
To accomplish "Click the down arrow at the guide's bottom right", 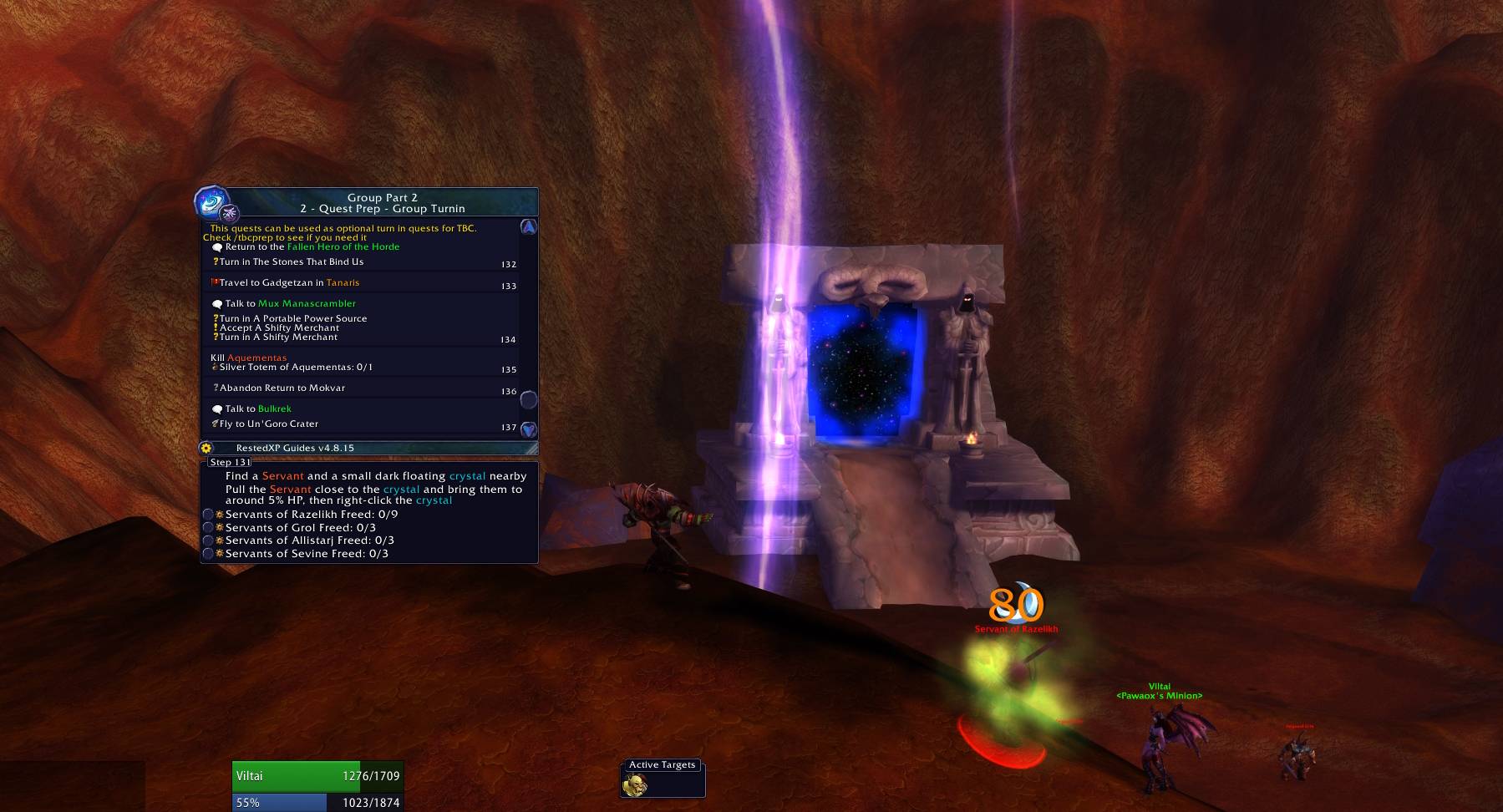I will coord(528,428).
